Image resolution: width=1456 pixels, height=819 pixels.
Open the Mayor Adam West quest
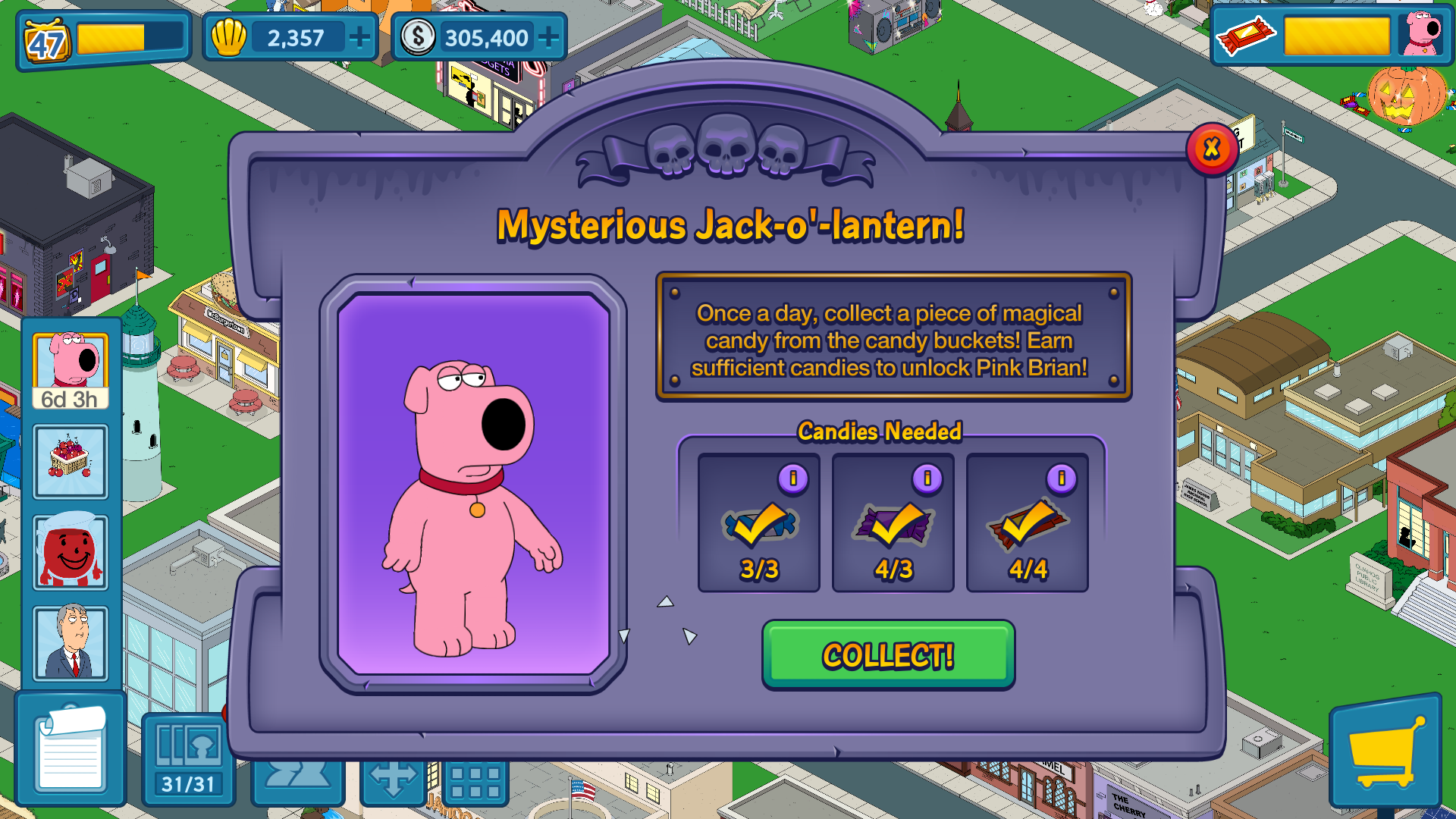coord(71,643)
